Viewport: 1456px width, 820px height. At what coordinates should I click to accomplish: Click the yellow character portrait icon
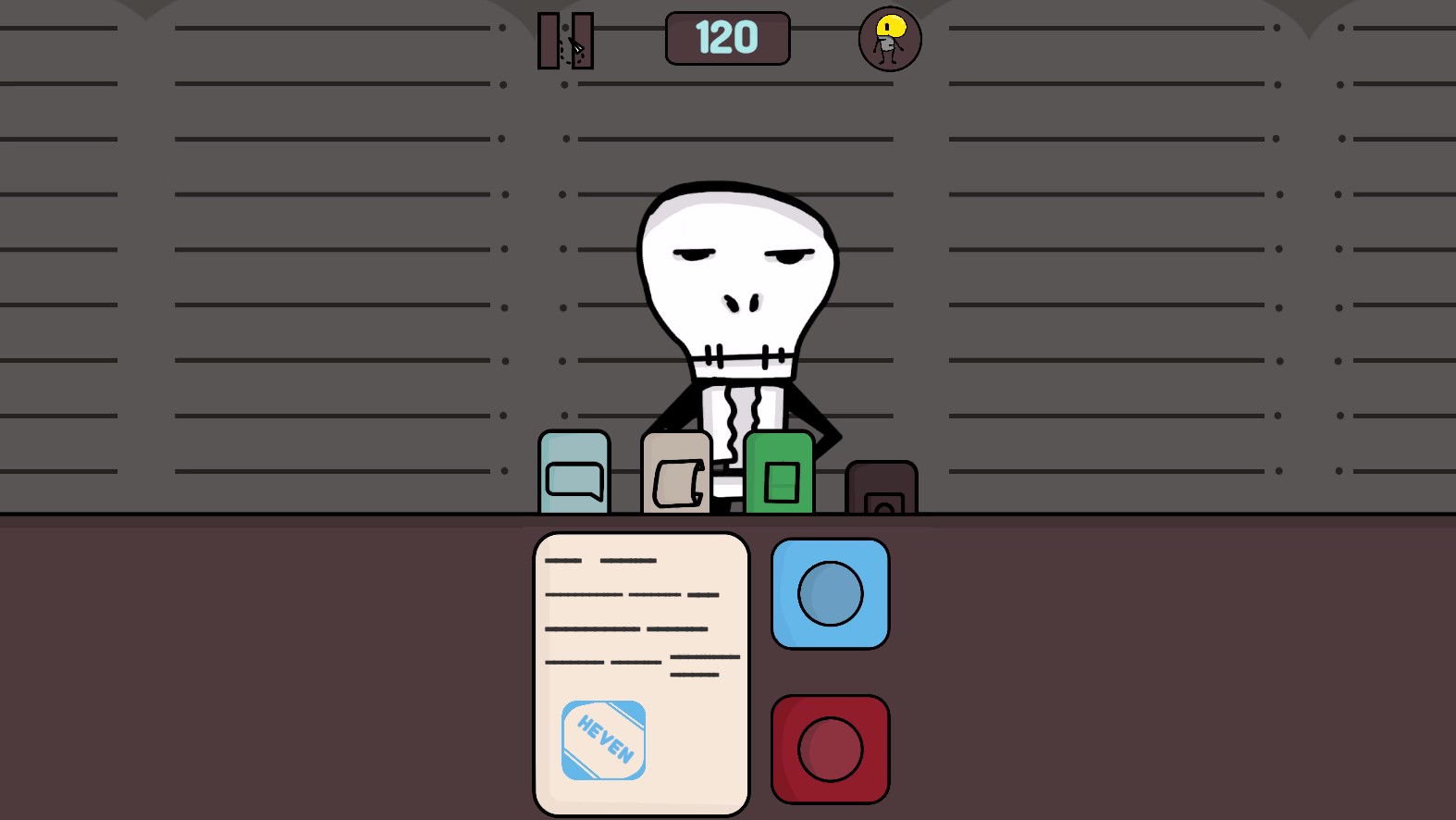click(888, 39)
